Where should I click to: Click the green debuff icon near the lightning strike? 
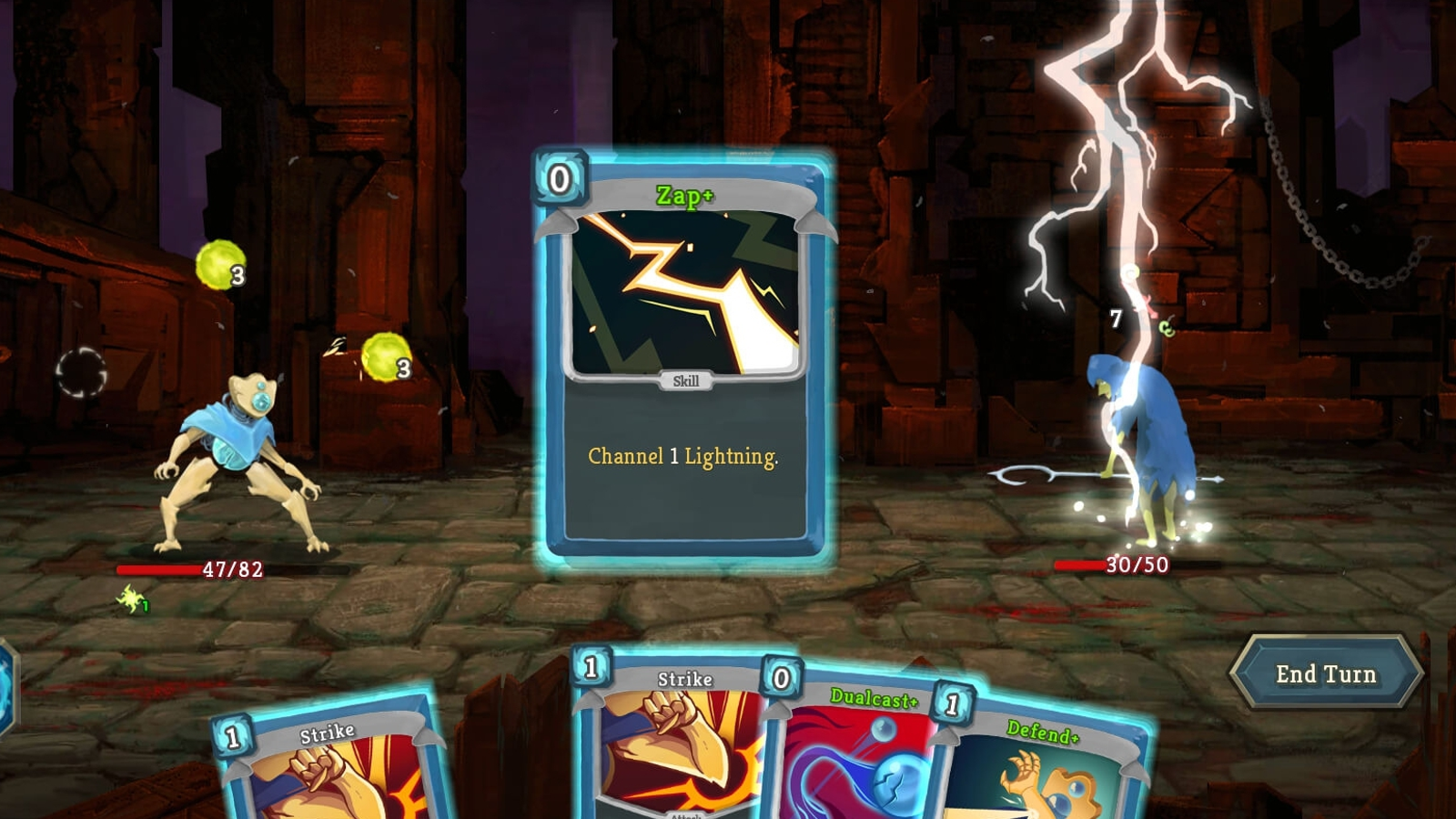click(1168, 329)
